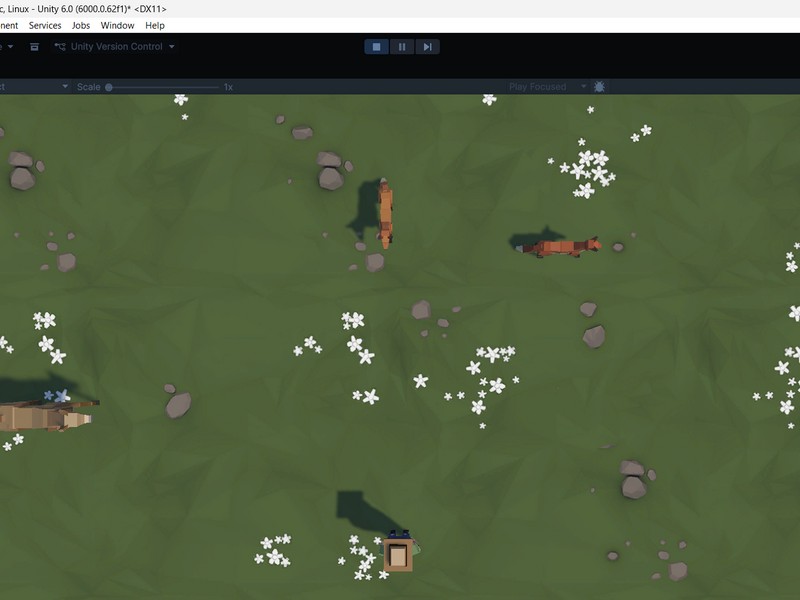This screenshot has width=800, height=600.
Task: Open the Services menu
Action: [45, 25]
